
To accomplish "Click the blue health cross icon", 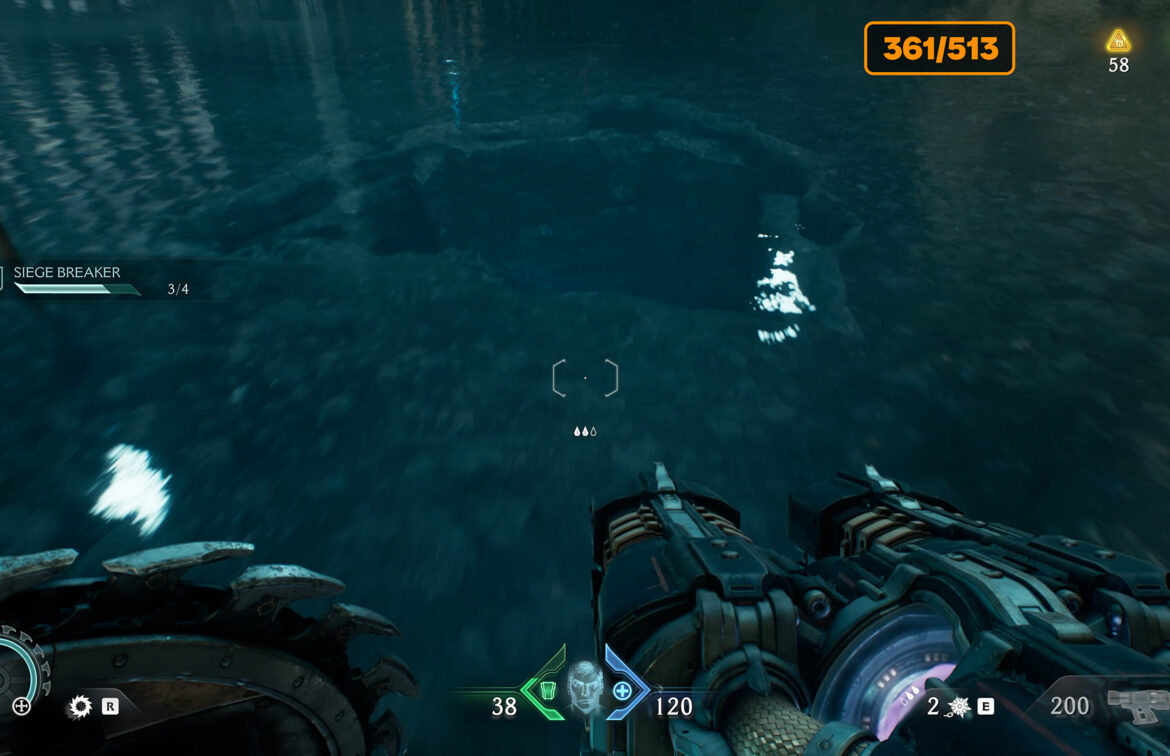I will coord(622,690).
